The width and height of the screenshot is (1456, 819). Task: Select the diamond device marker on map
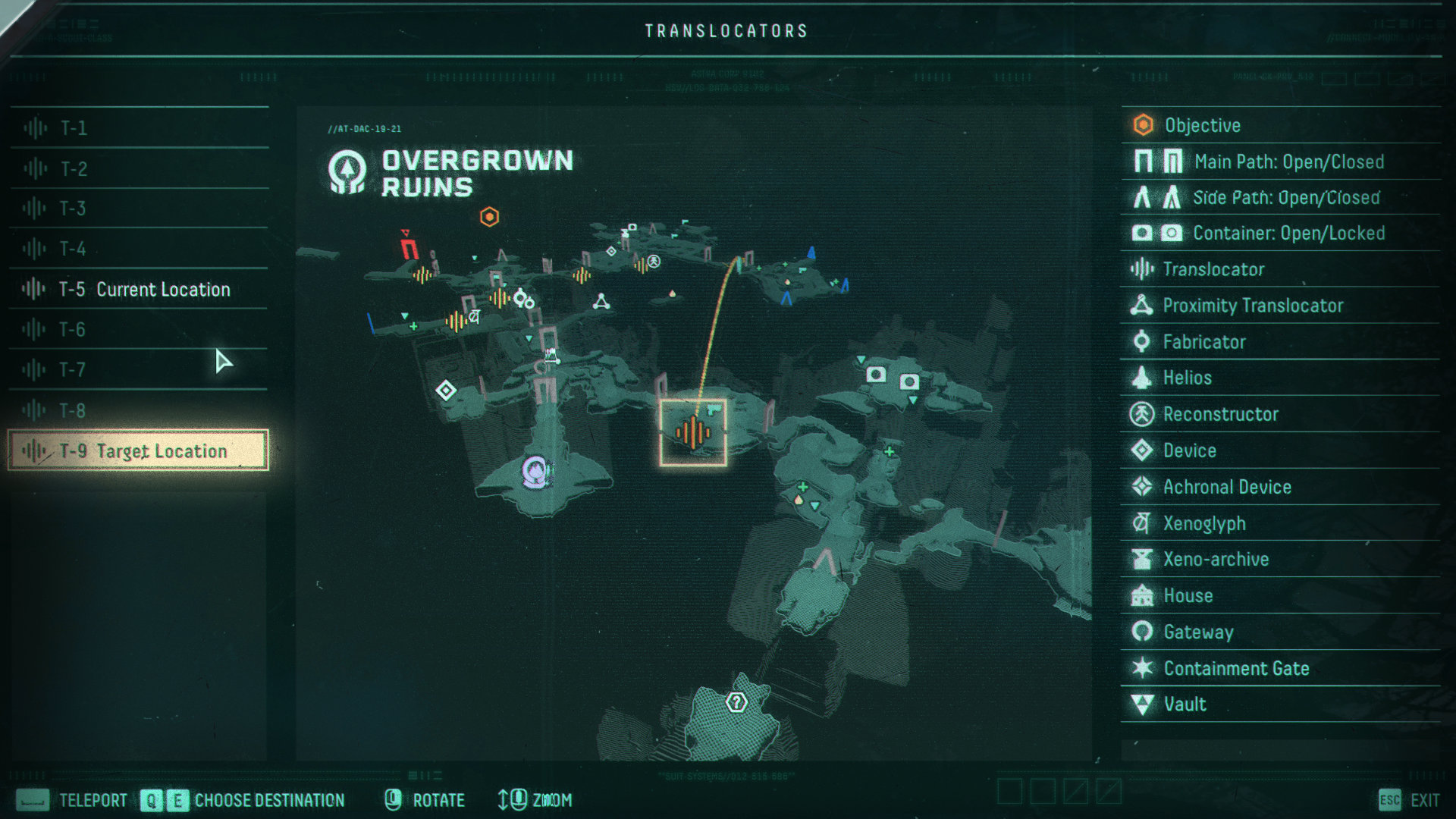point(446,390)
